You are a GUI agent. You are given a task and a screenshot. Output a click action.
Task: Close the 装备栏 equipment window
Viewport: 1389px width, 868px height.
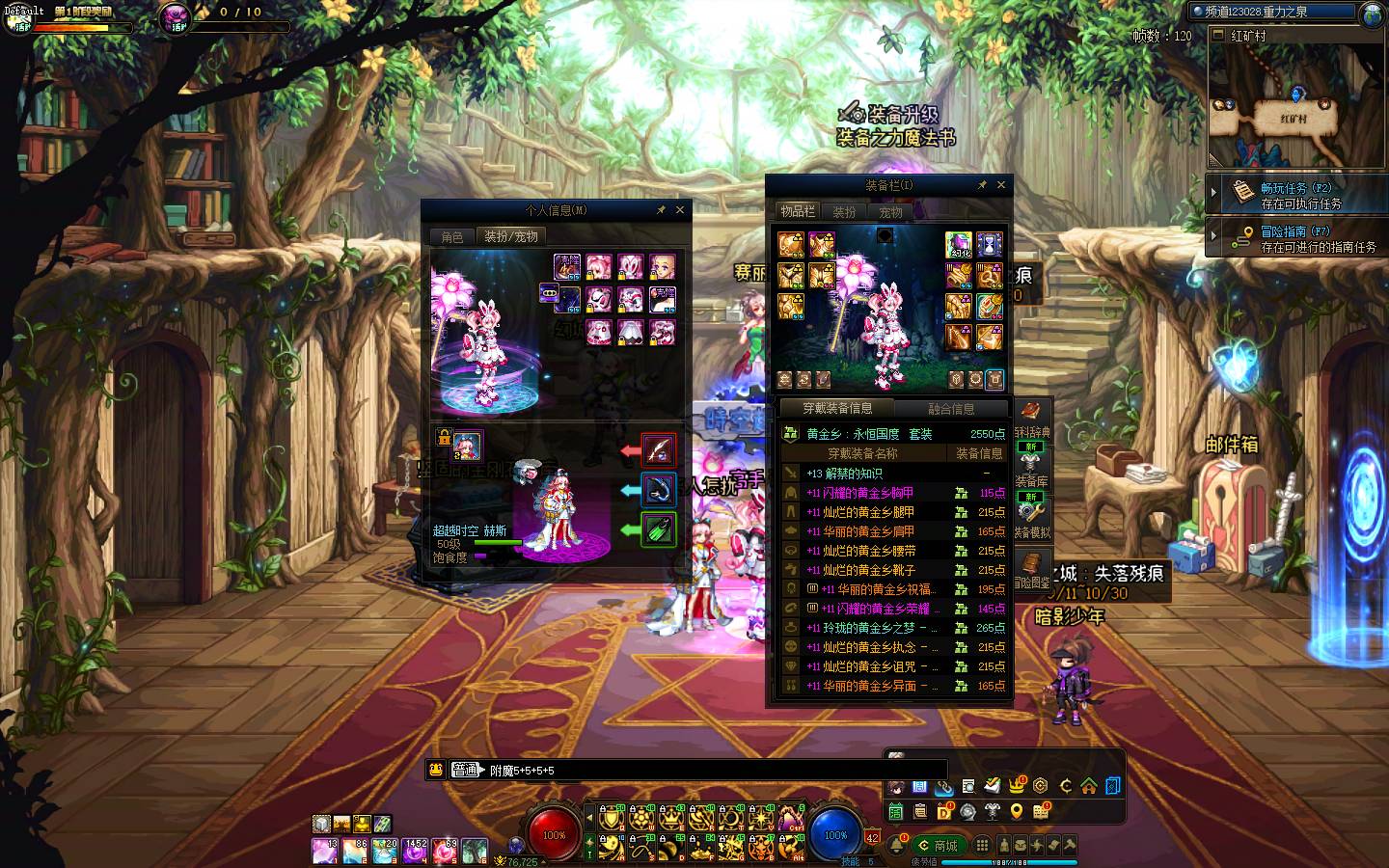pyautogui.click(x=1001, y=184)
